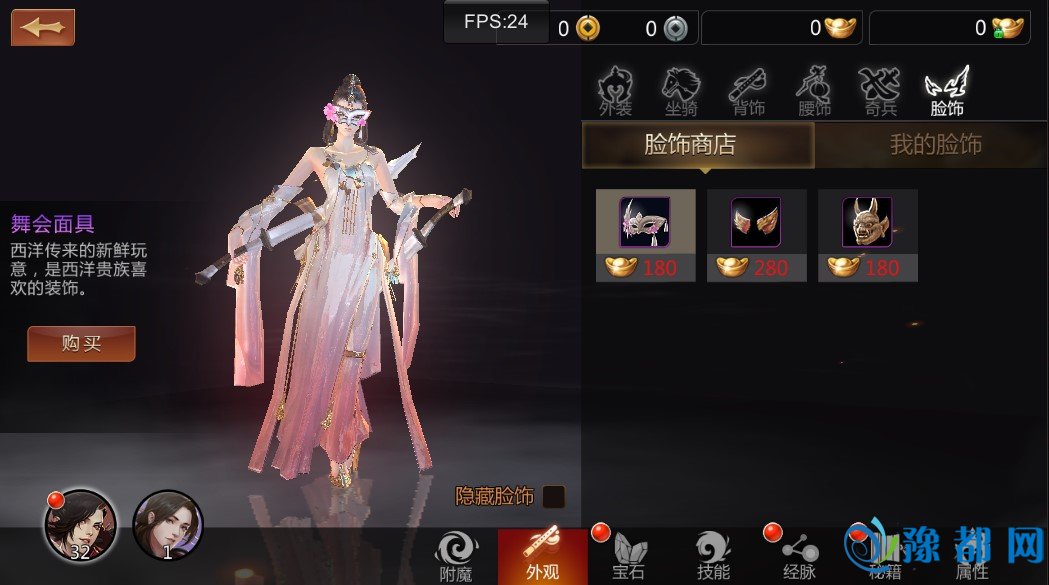The height and width of the screenshot is (585, 1049).
Task: Buy the masquerade mask with 购买
Action: (x=81, y=344)
